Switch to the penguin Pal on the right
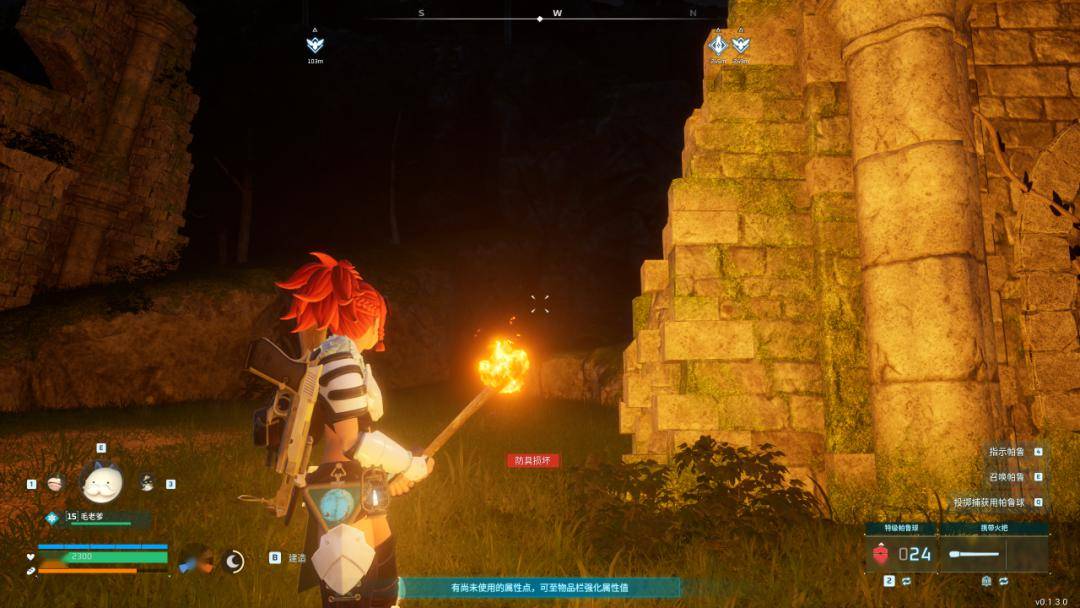Viewport: 1080px width, 608px height. [147, 483]
